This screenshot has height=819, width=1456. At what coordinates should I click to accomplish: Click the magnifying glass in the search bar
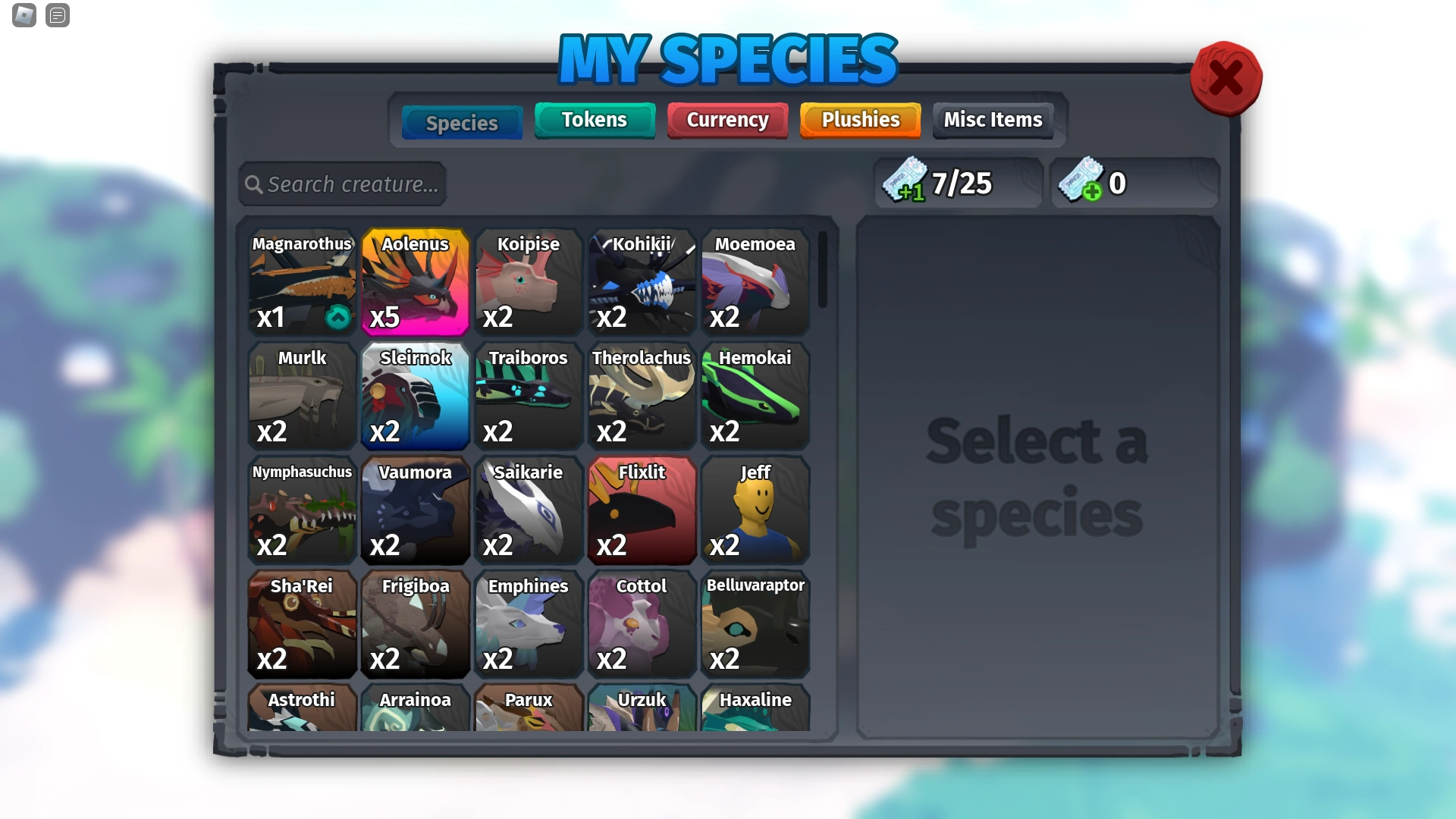point(254,184)
